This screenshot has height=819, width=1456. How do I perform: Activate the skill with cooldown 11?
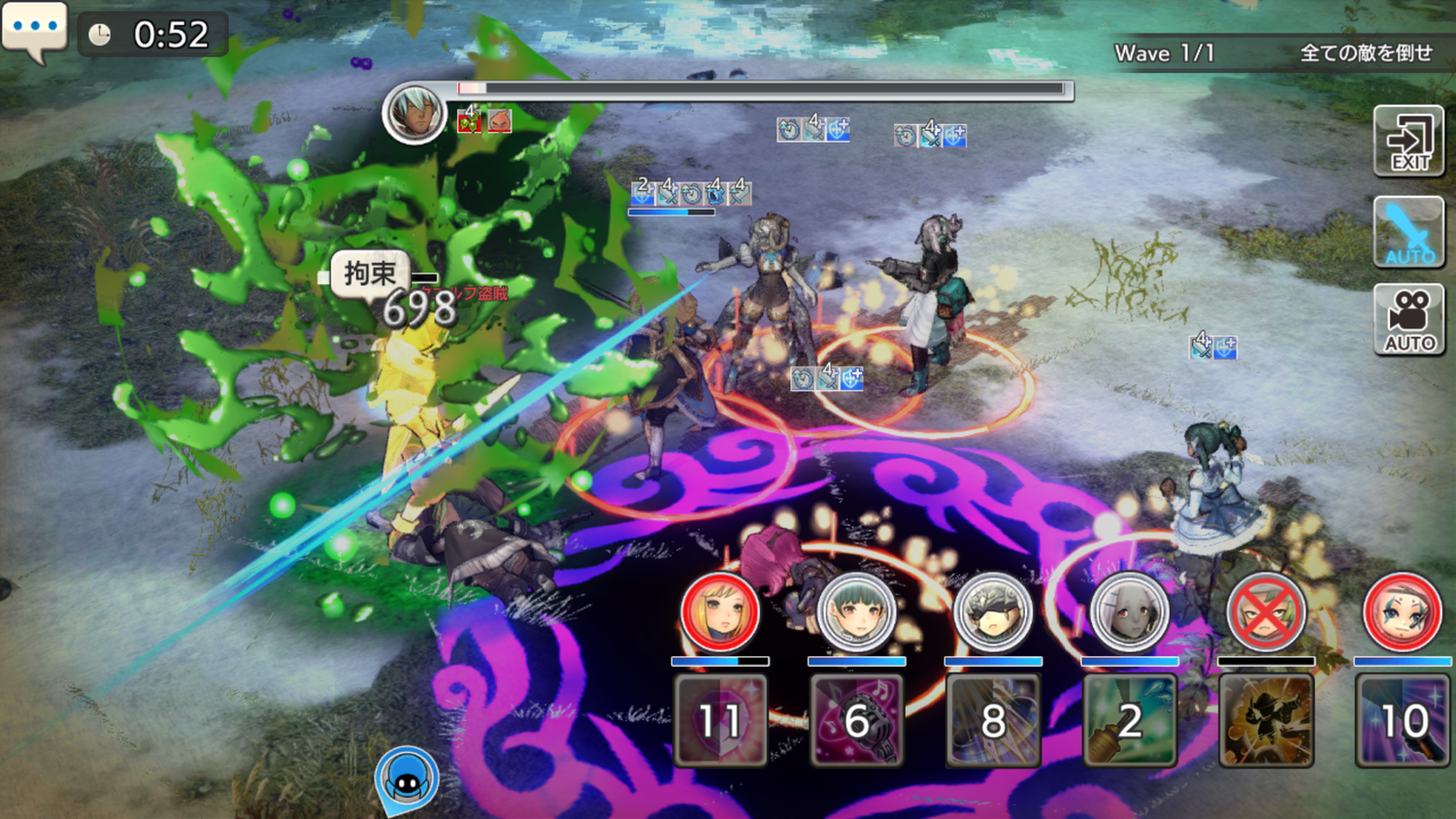(720, 720)
